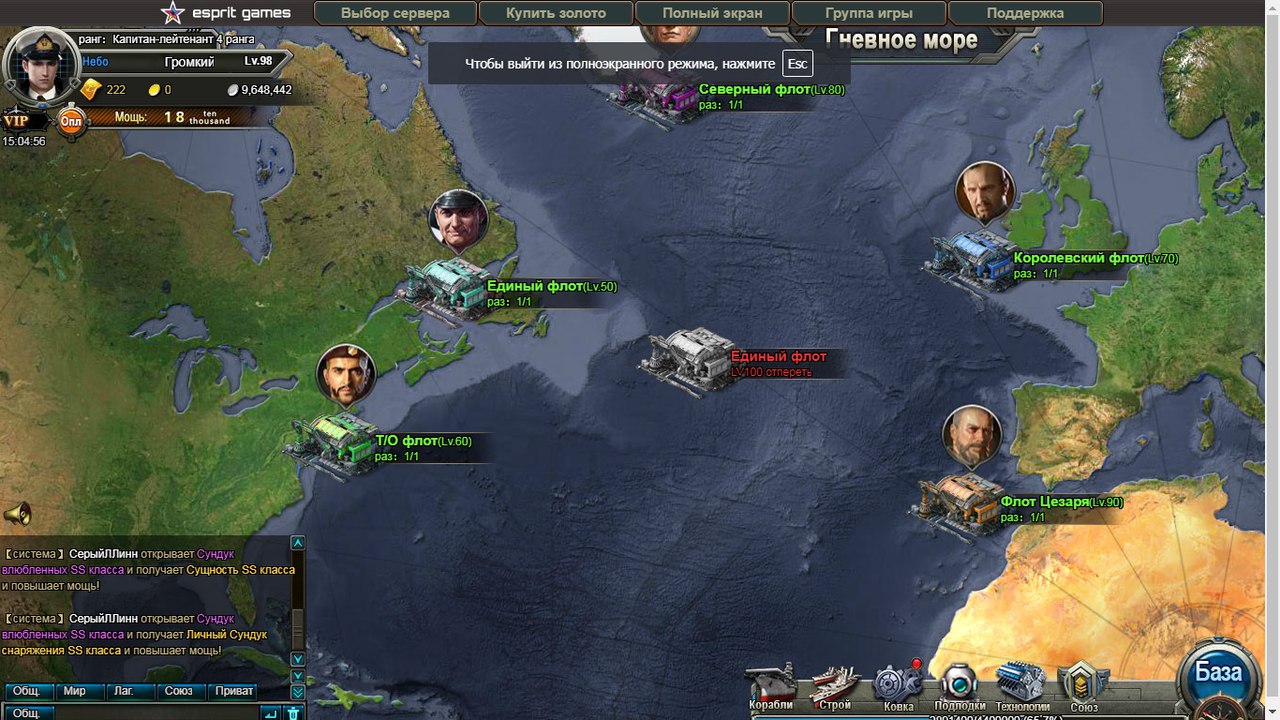
Task: Select the Флот Цезаря Lv.90 stage
Action: click(958, 505)
